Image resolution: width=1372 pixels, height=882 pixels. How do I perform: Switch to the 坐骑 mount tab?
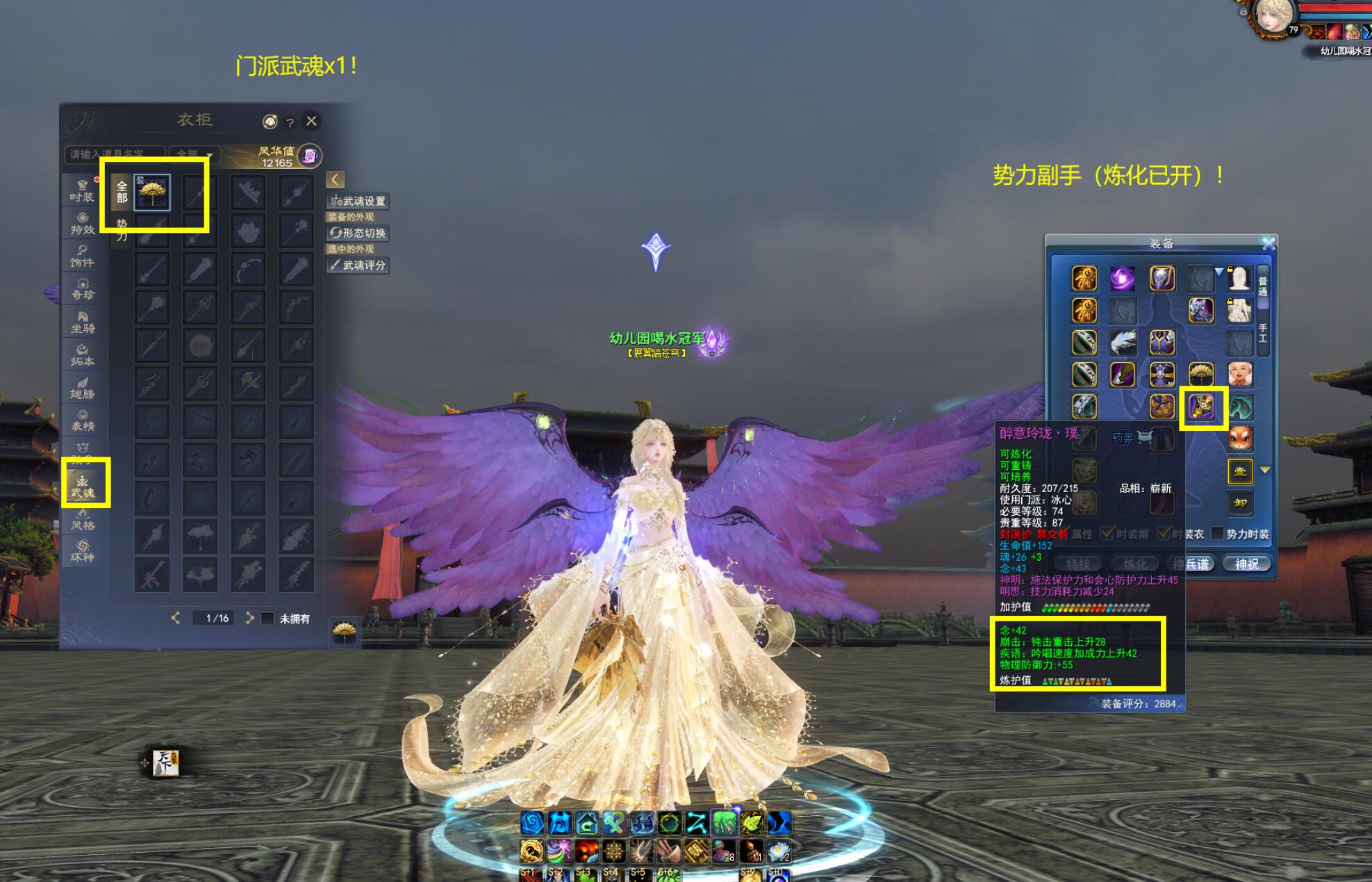[82, 322]
